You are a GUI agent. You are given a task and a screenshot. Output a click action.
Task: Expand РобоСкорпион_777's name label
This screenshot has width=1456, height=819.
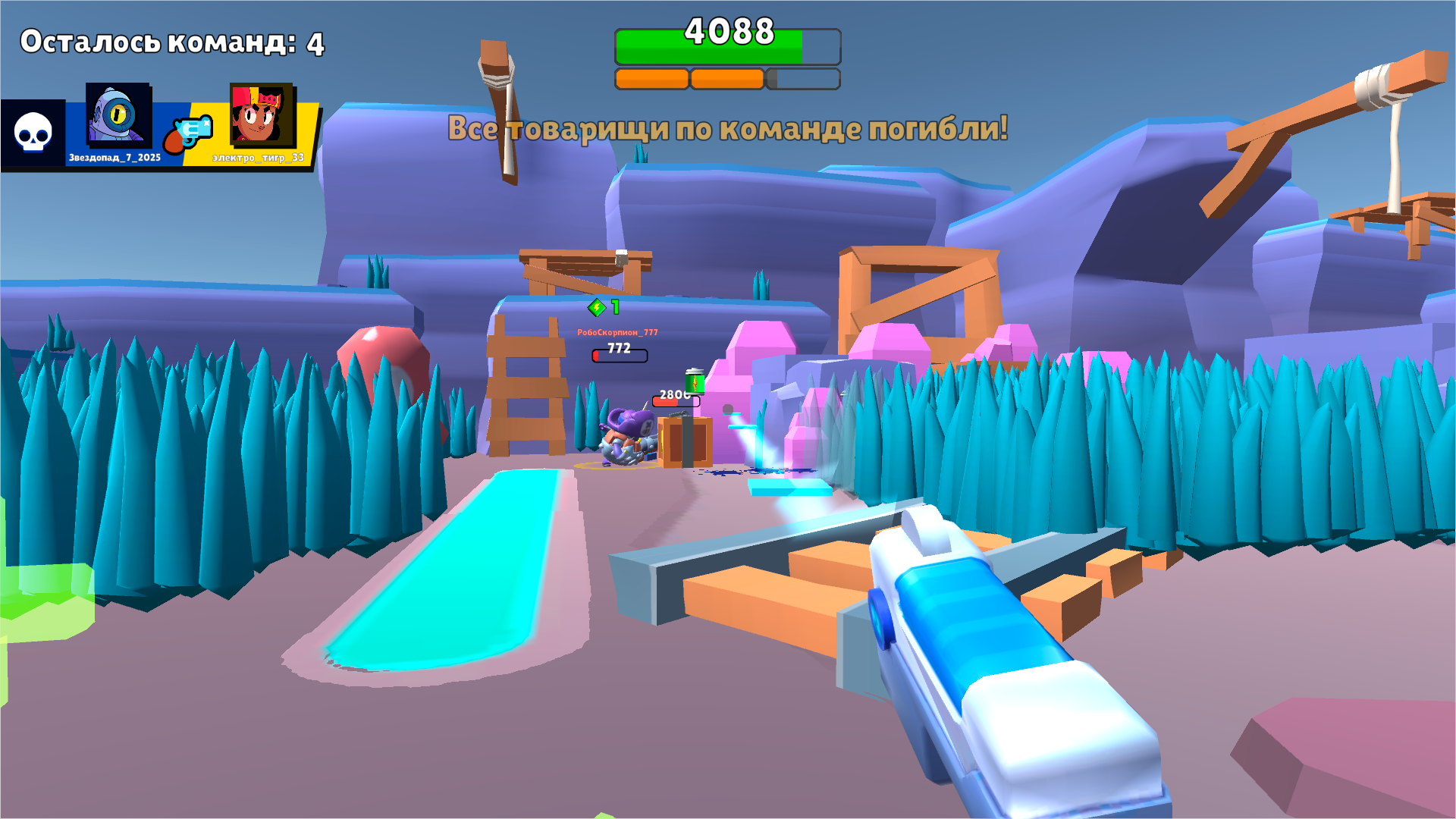coord(619,331)
